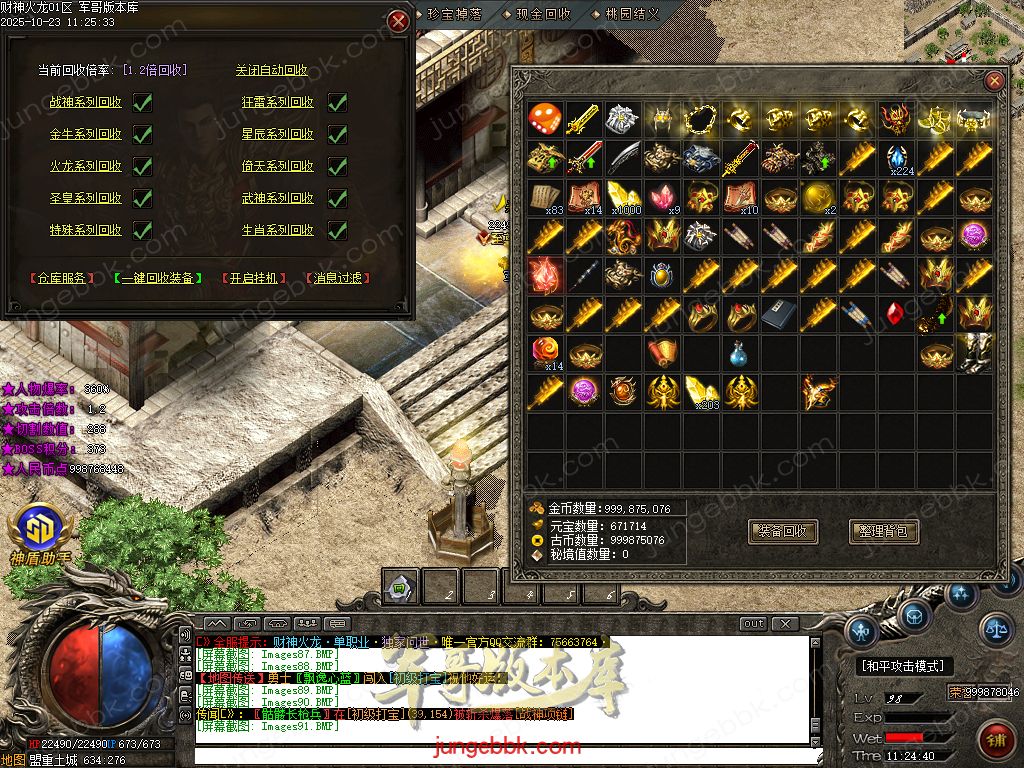This screenshot has height=768, width=1024.
Task: Click the chat window's out button
Action: coord(753,624)
